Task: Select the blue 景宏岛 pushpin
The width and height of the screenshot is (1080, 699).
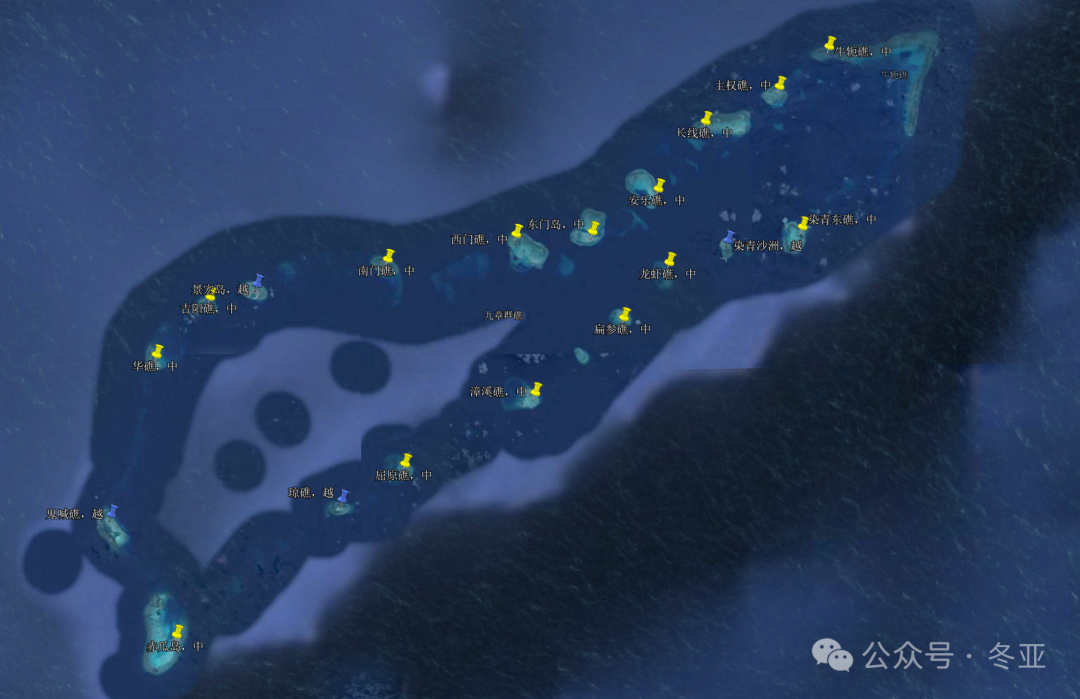Action: click(259, 281)
